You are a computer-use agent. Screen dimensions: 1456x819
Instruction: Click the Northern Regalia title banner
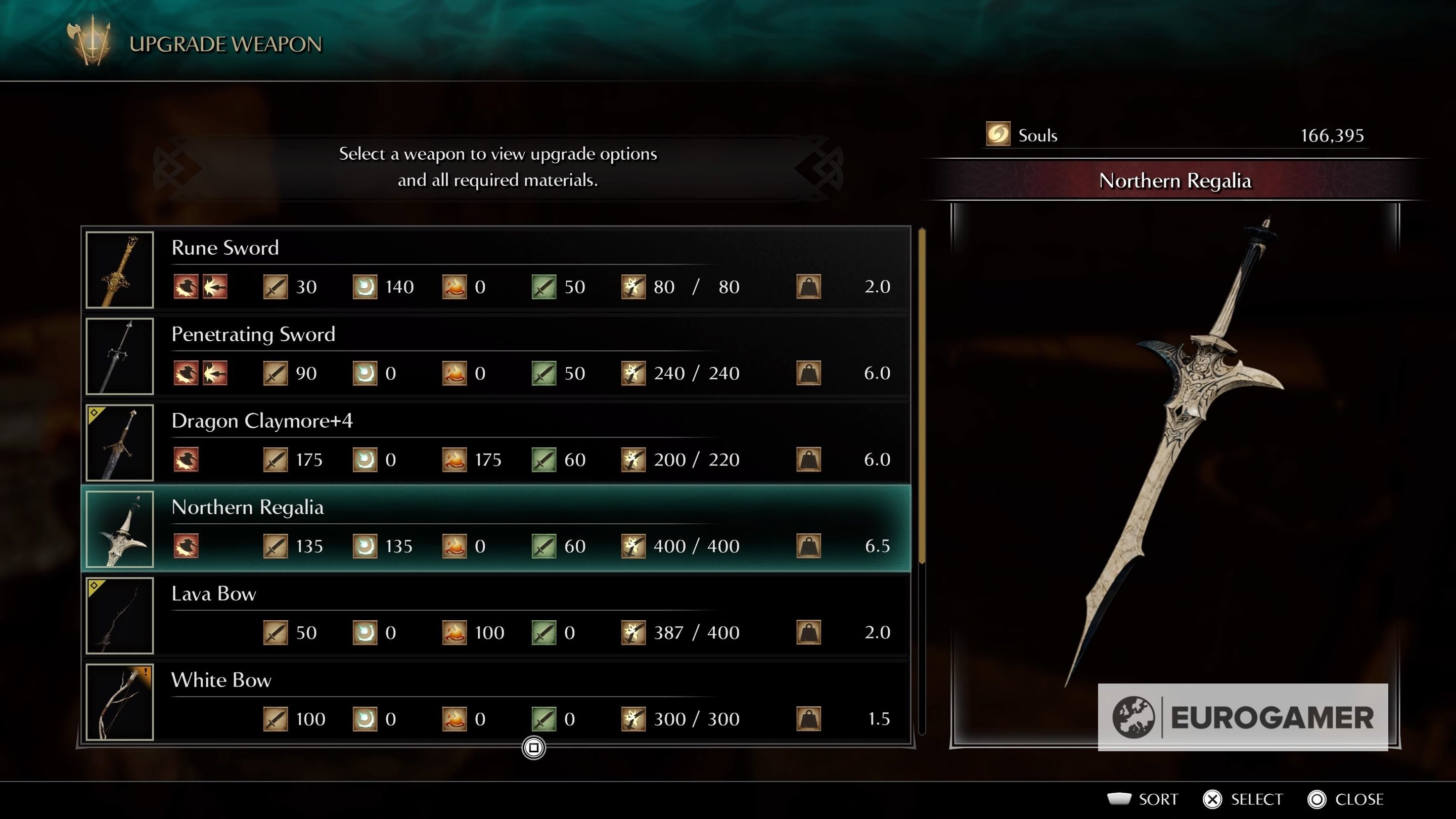pos(1174,181)
